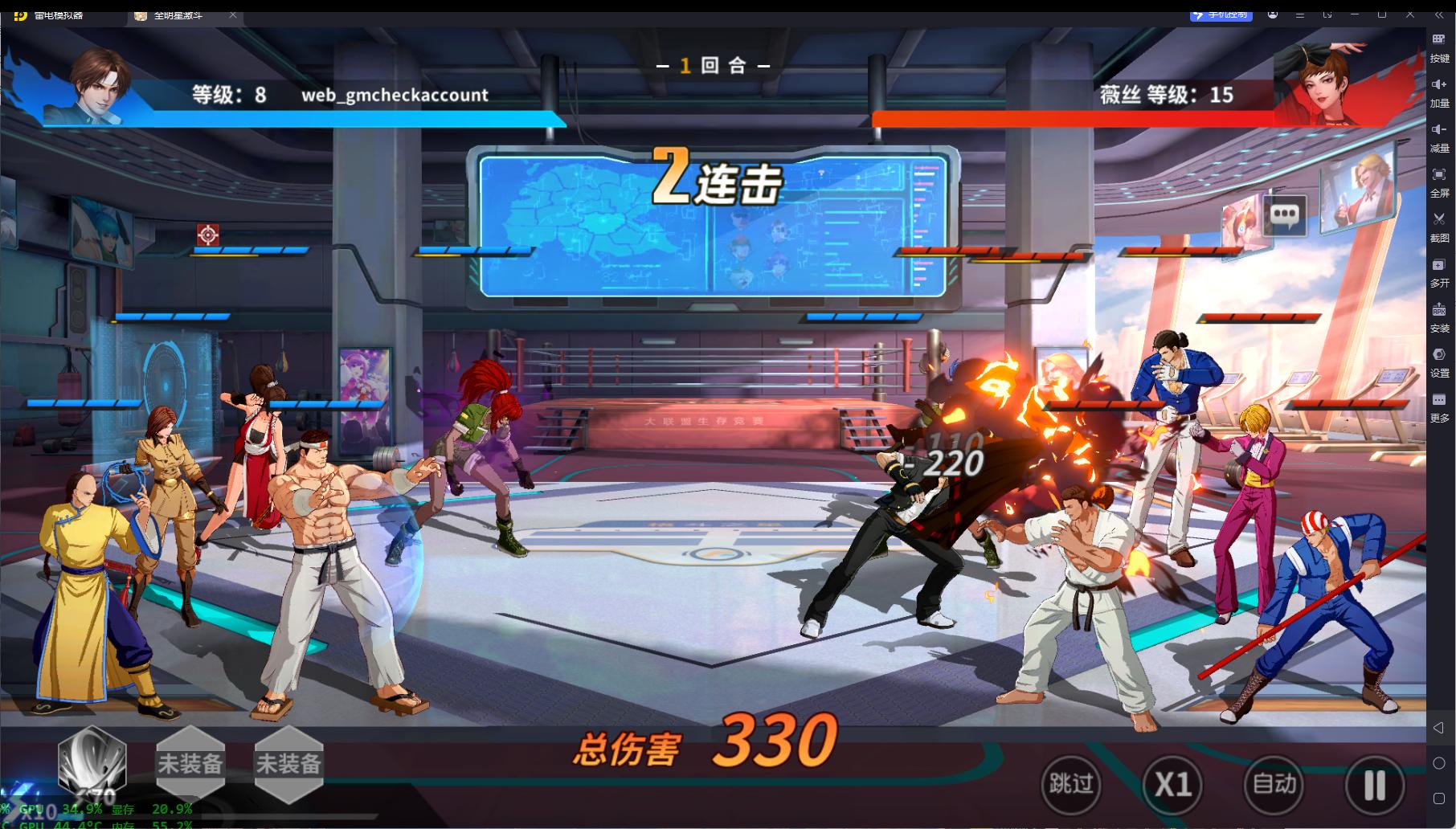Open the 更多 more options menu
Viewport: 1456px width, 829px height.
point(1439,405)
